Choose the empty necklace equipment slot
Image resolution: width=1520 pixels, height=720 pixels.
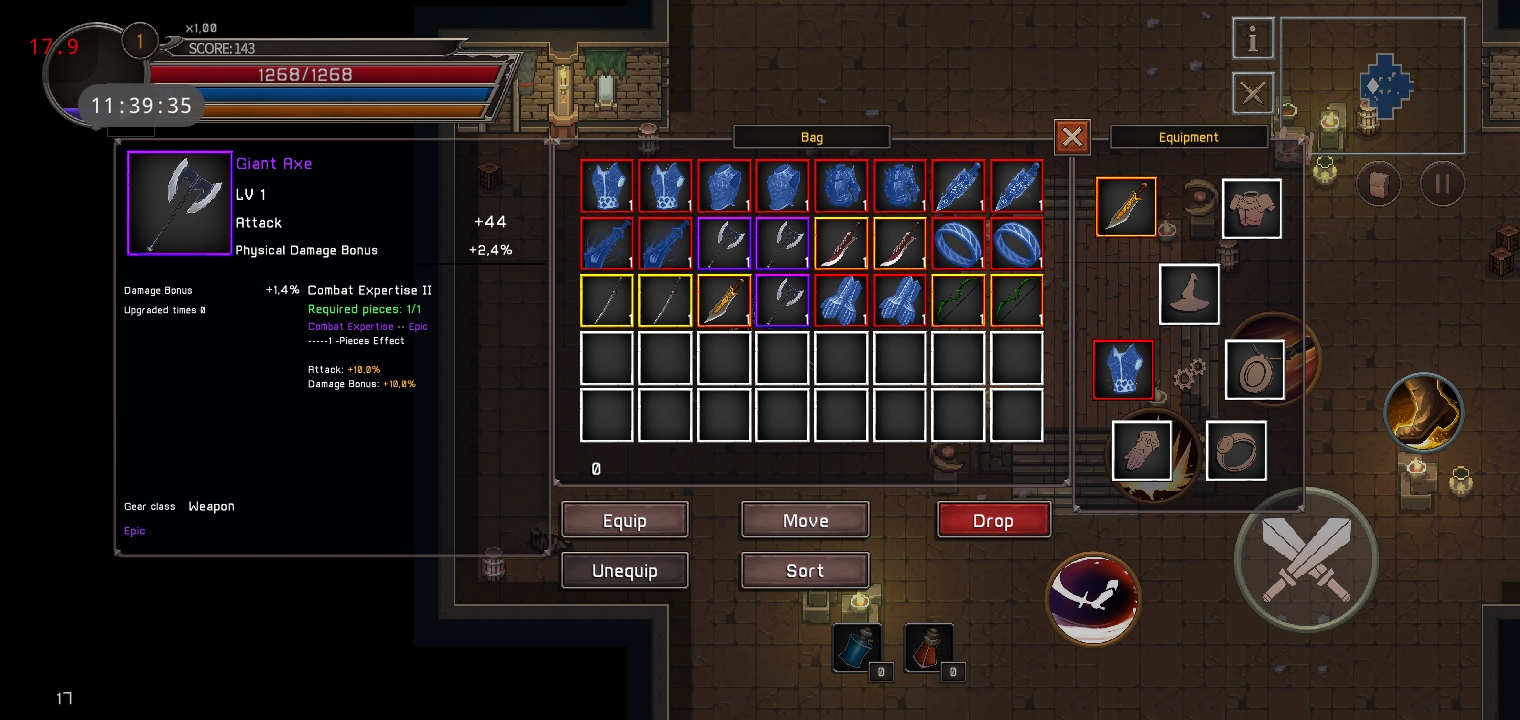click(1254, 370)
